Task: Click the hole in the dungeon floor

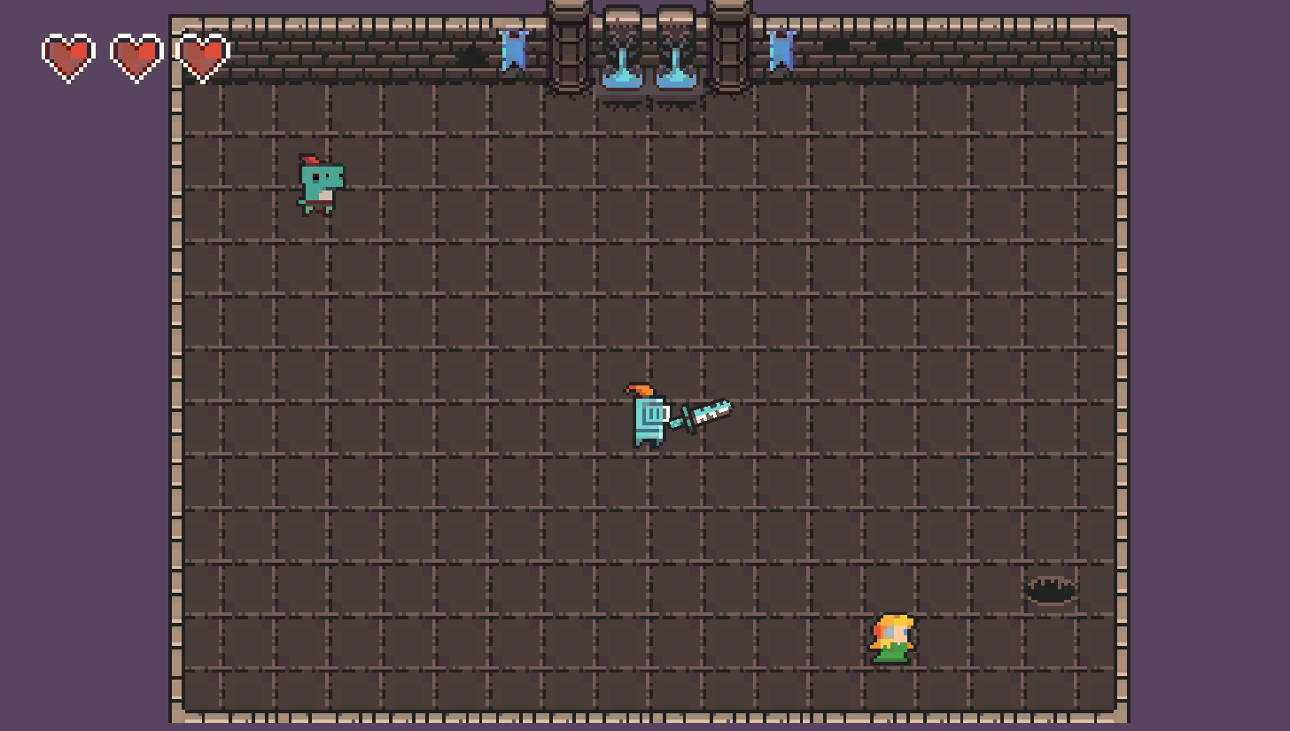Action: [x=1048, y=589]
